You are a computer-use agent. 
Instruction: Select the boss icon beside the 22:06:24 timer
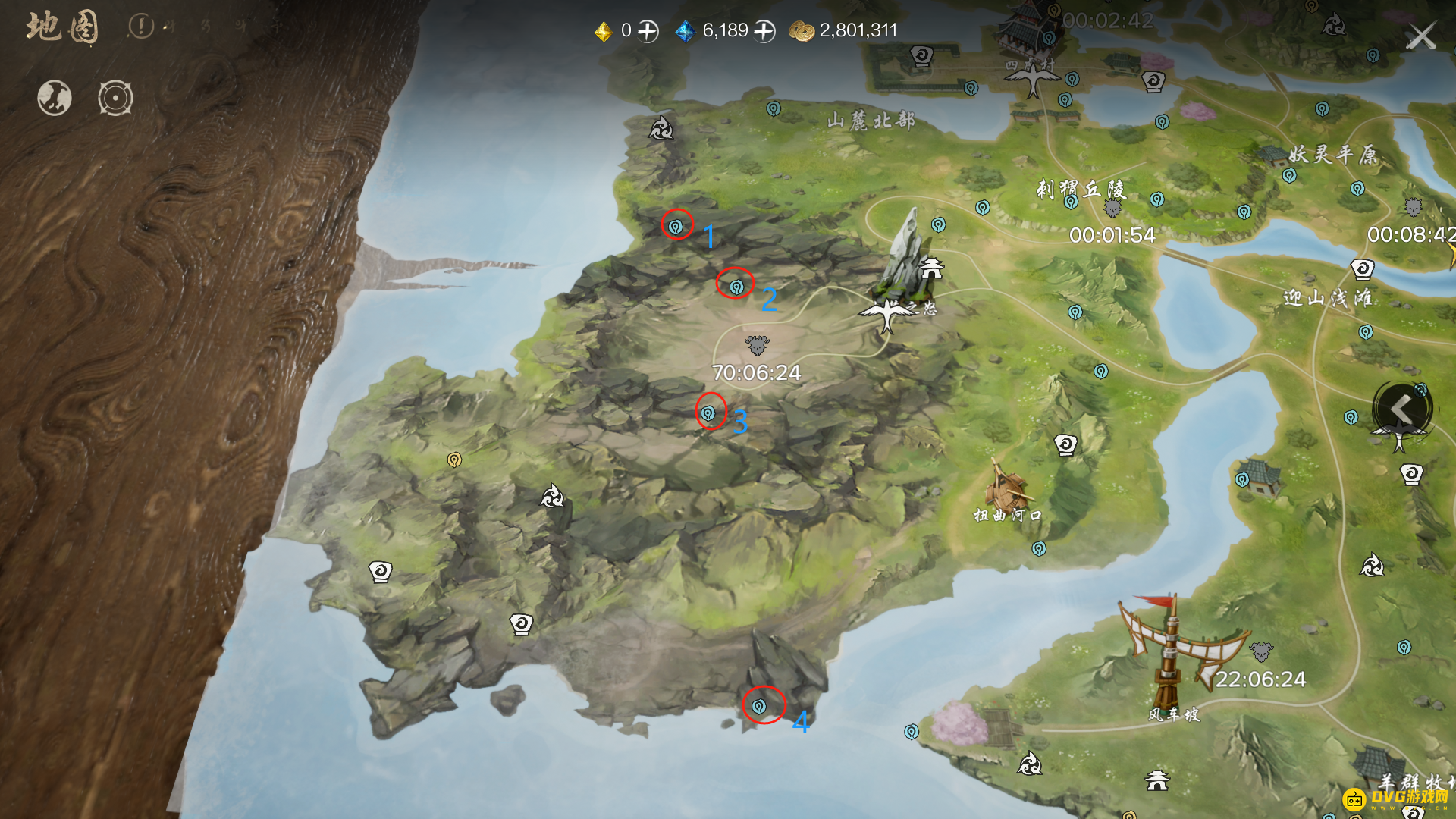click(1261, 651)
